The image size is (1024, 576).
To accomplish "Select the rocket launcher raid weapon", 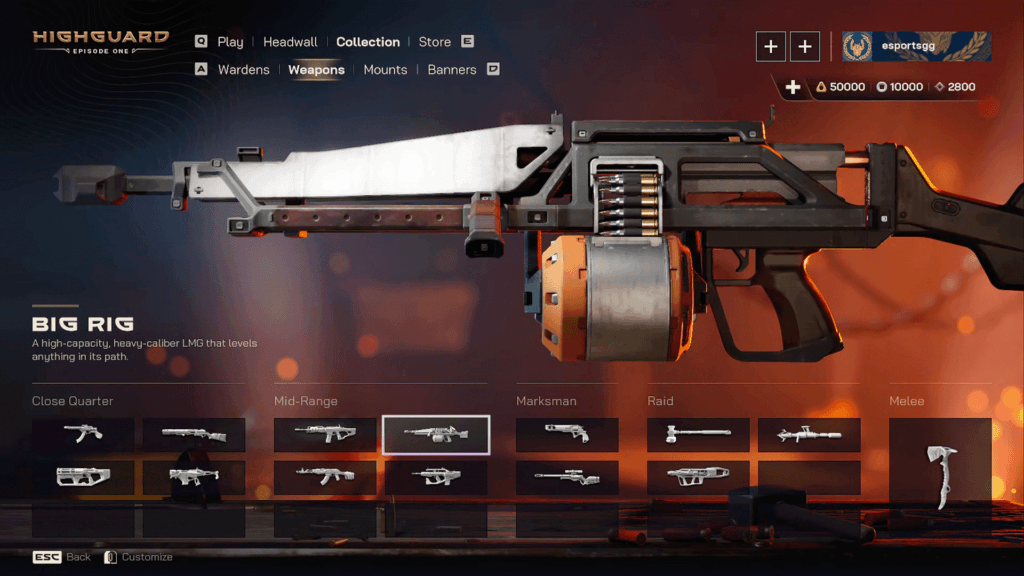I will [809, 434].
